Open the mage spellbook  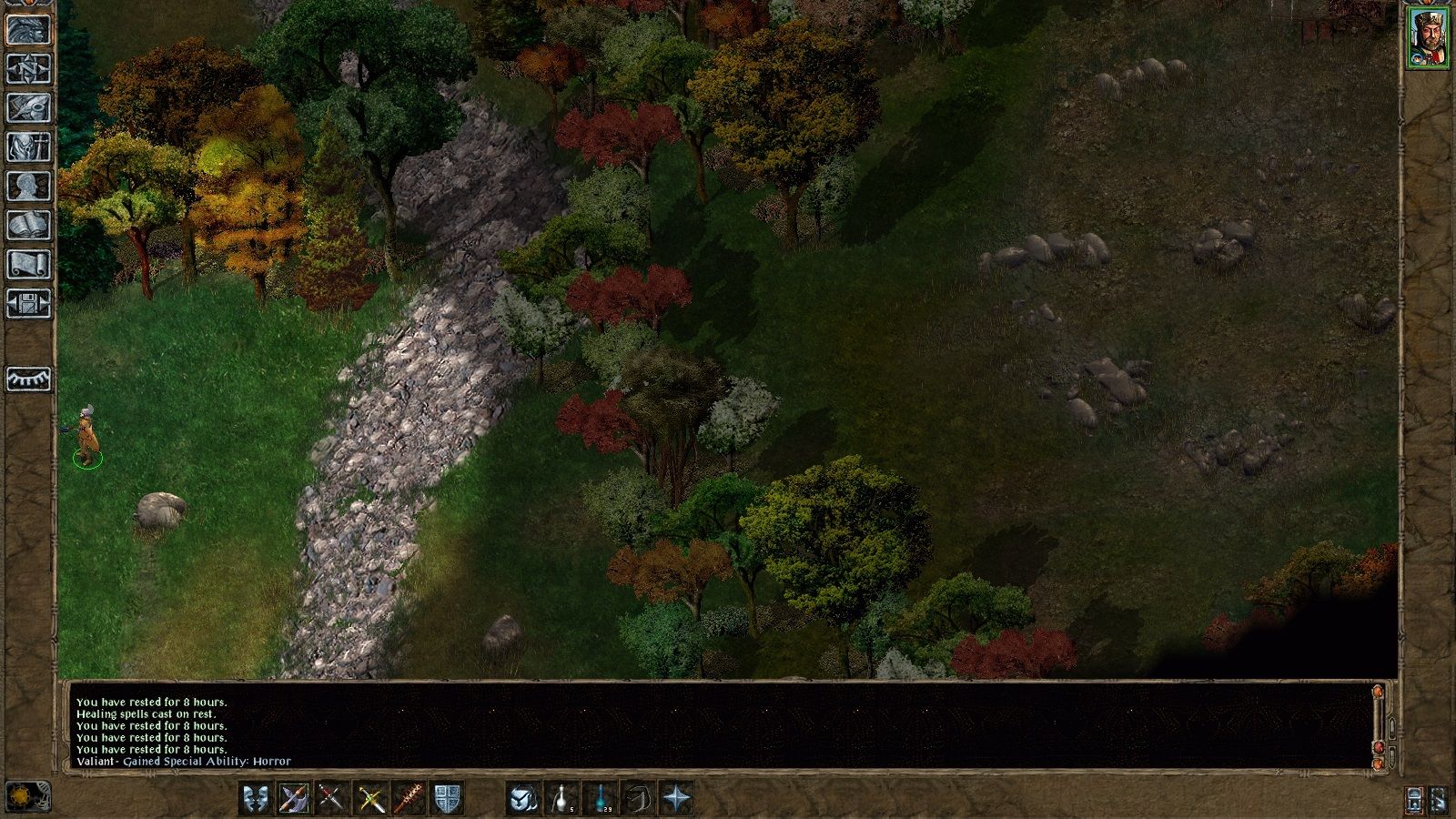[x=29, y=226]
